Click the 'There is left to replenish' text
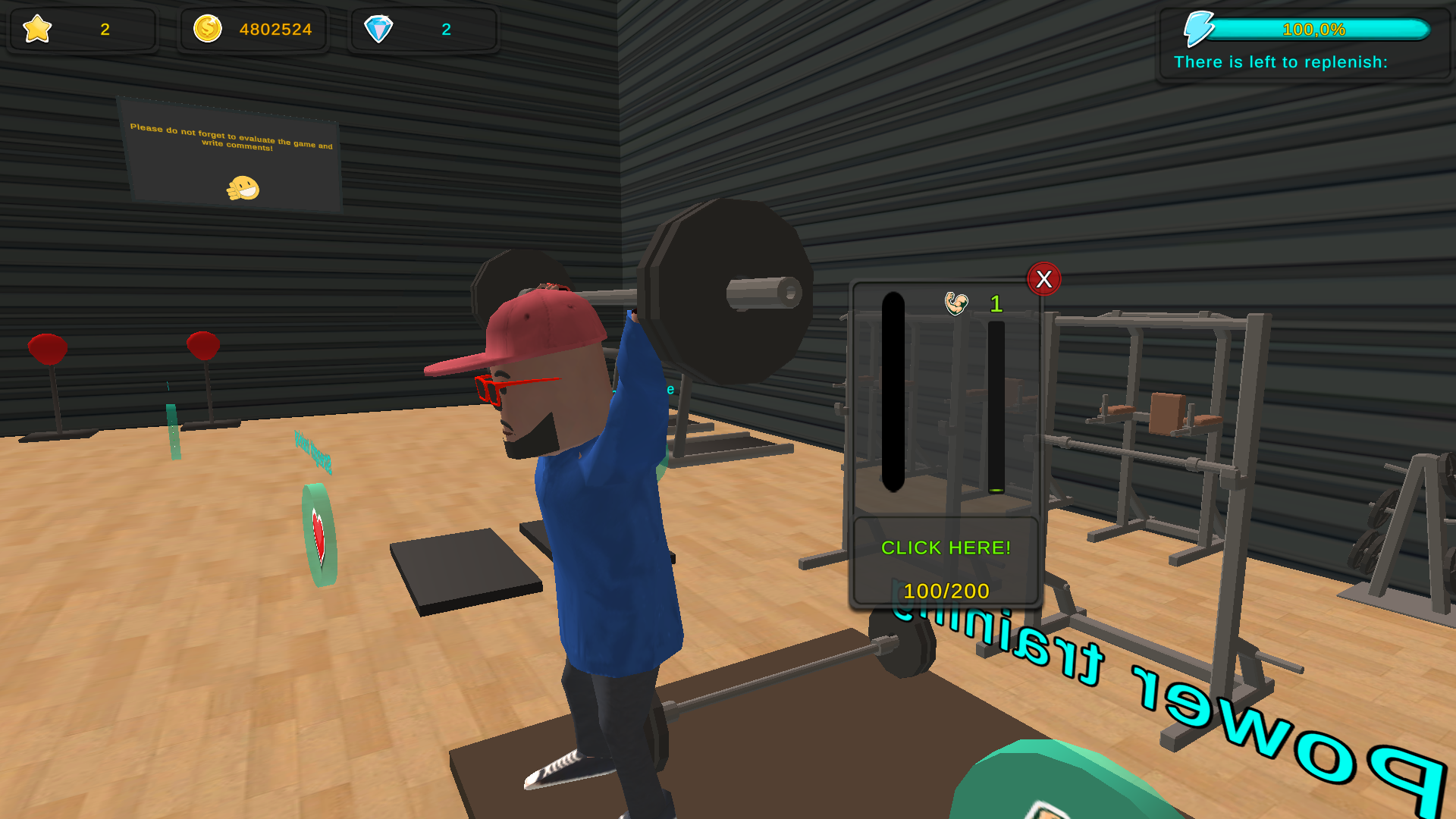The width and height of the screenshot is (1456, 819). [x=1280, y=62]
